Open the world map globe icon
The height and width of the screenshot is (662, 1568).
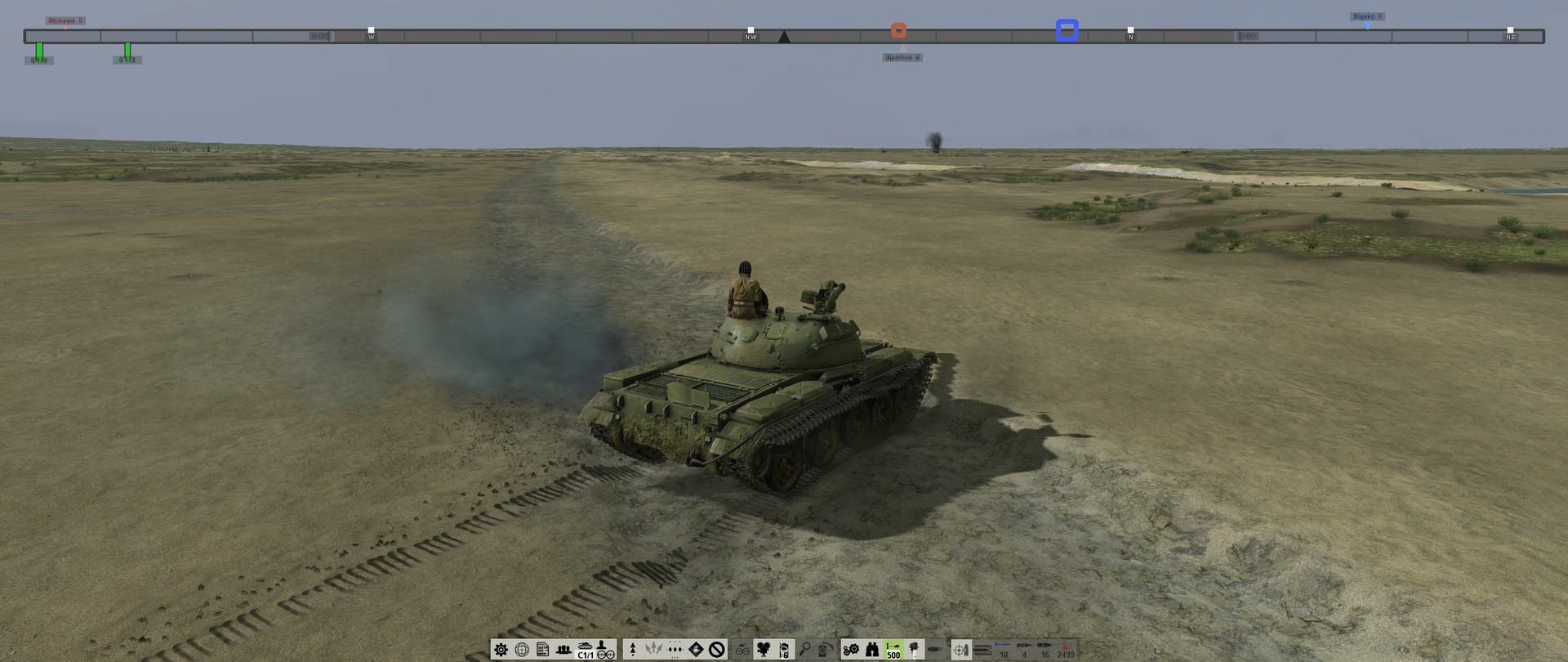[520, 651]
